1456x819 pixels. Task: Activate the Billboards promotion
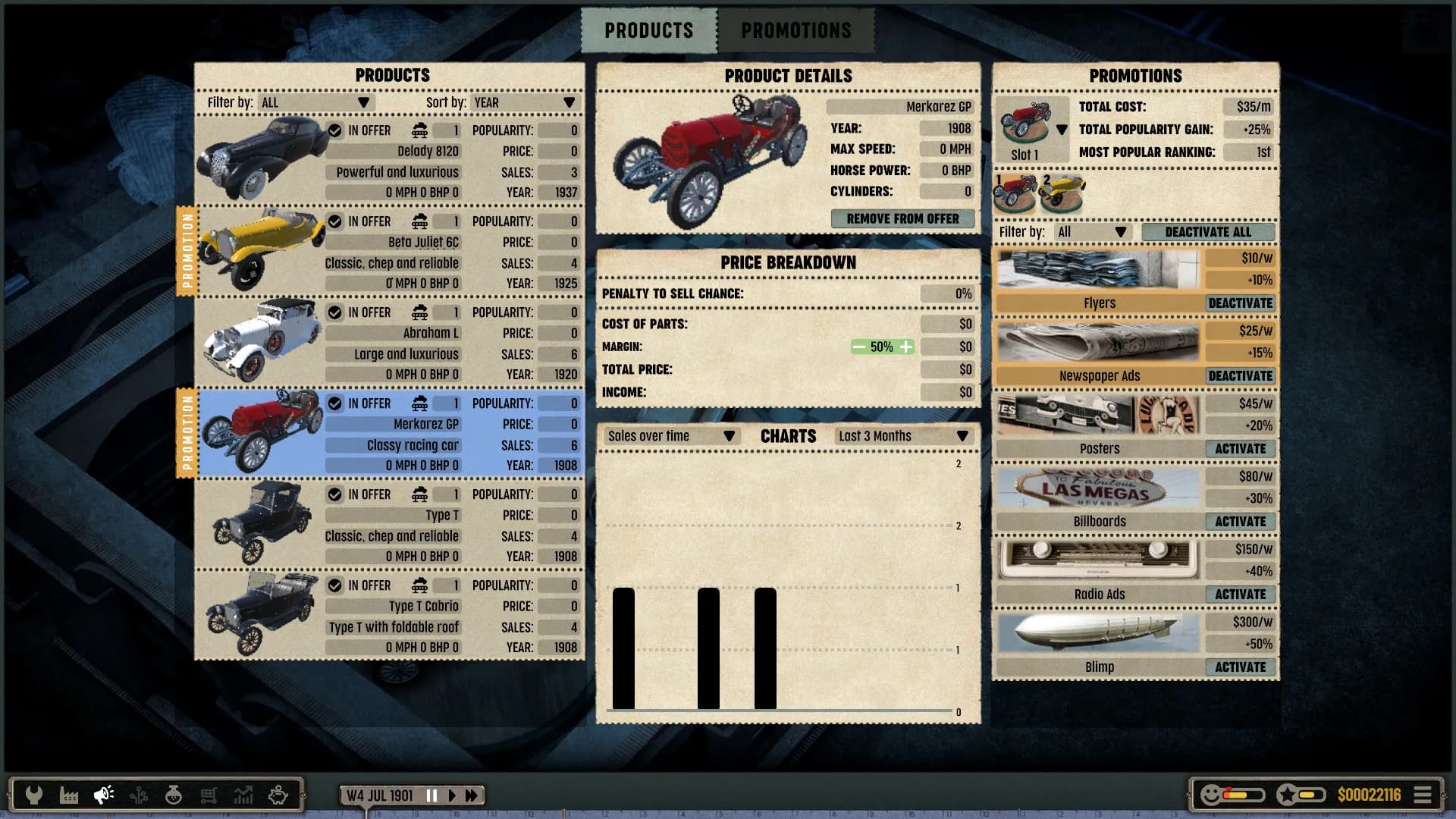pyautogui.click(x=1241, y=521)
